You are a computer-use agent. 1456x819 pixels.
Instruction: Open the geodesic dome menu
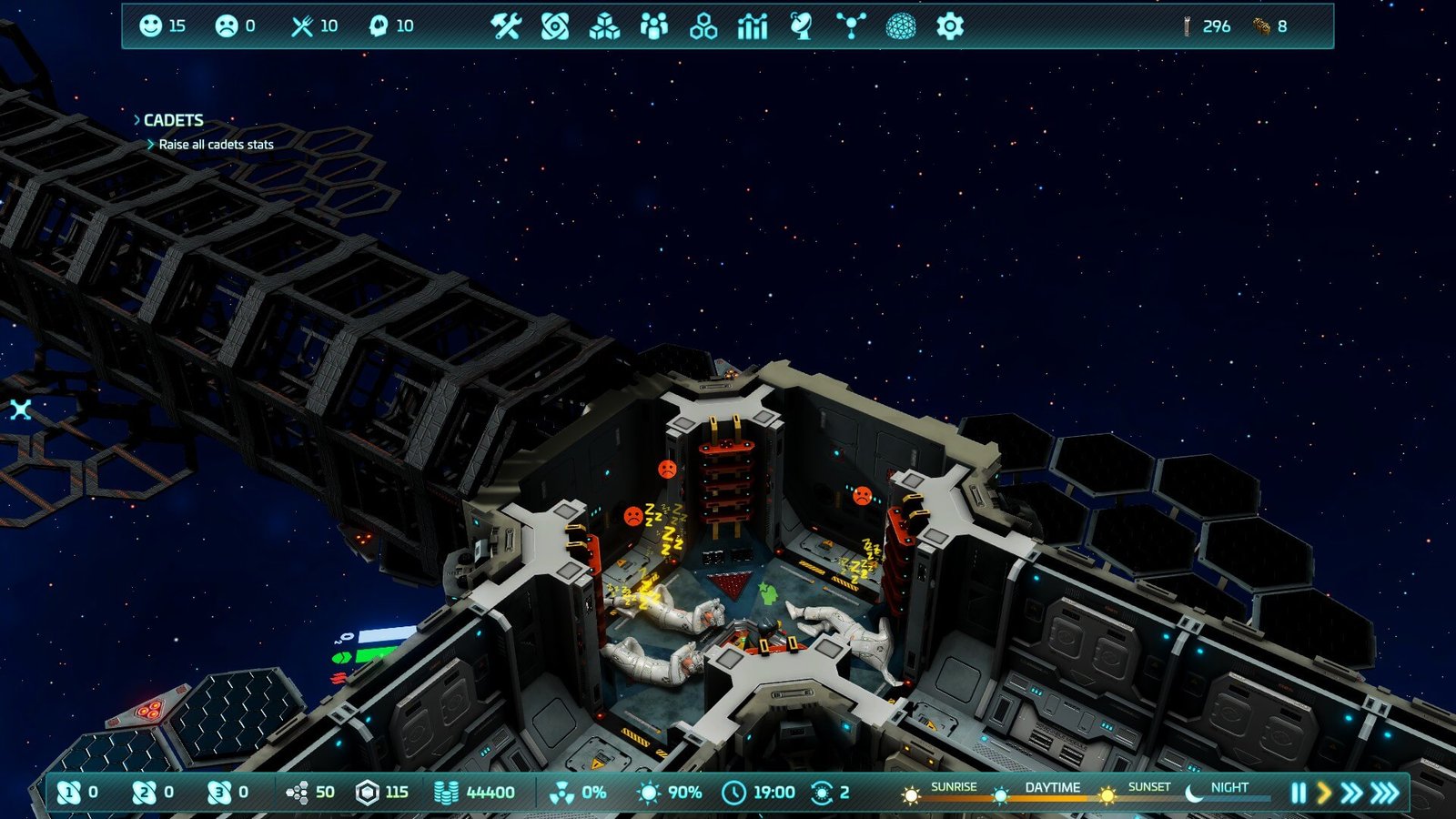coord(901,26)
